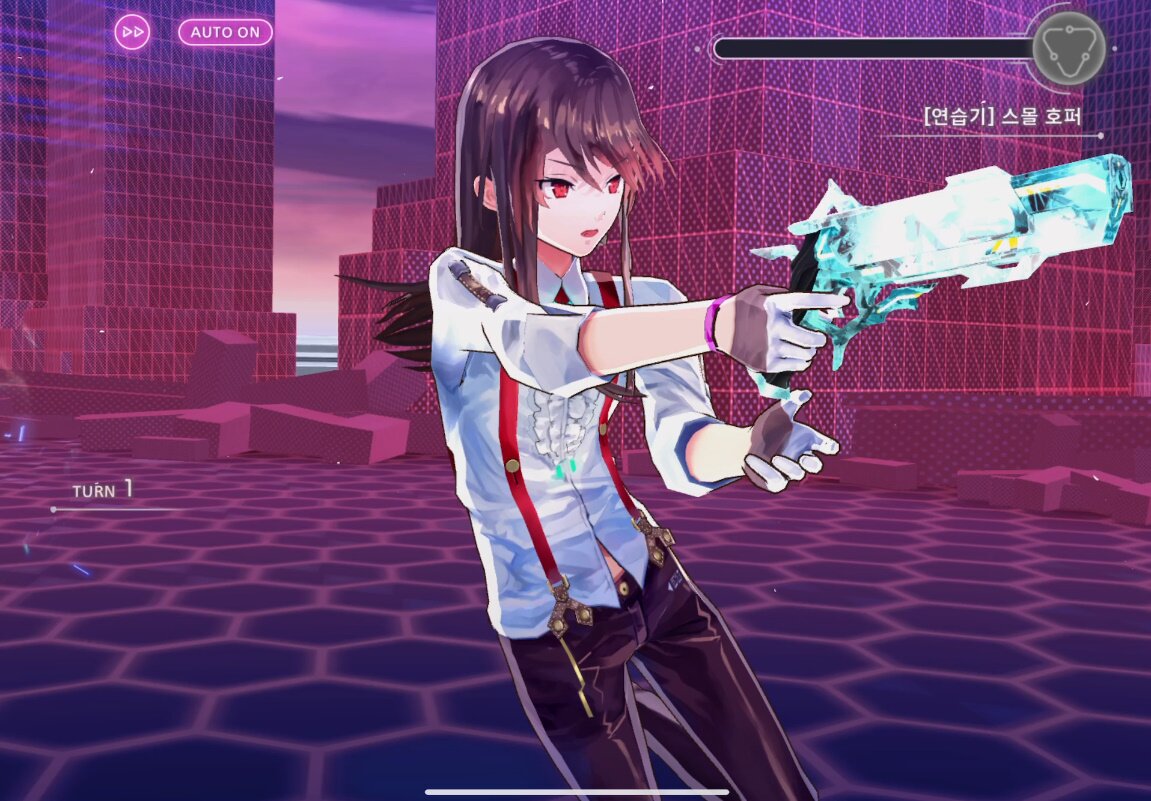Tap the fast-forward speed button
Image resolution: width=1151 pixels, height=801 pixels.
pyautogui.click(x=132, y=32)
